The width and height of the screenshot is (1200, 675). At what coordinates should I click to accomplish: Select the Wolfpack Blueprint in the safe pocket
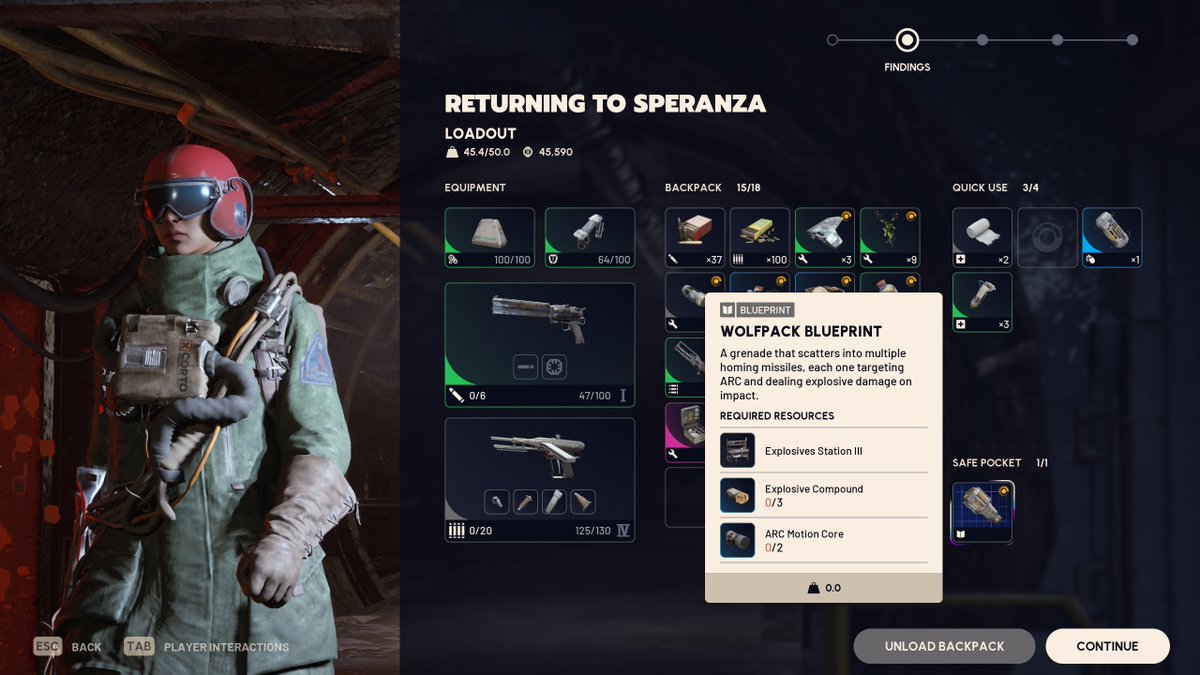982,512
